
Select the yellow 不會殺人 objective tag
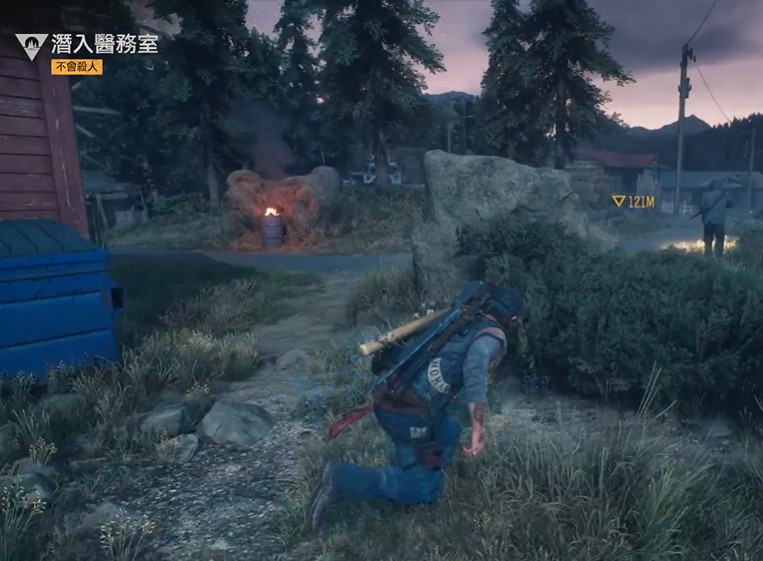pyautogui.click(x=77, y=67)
